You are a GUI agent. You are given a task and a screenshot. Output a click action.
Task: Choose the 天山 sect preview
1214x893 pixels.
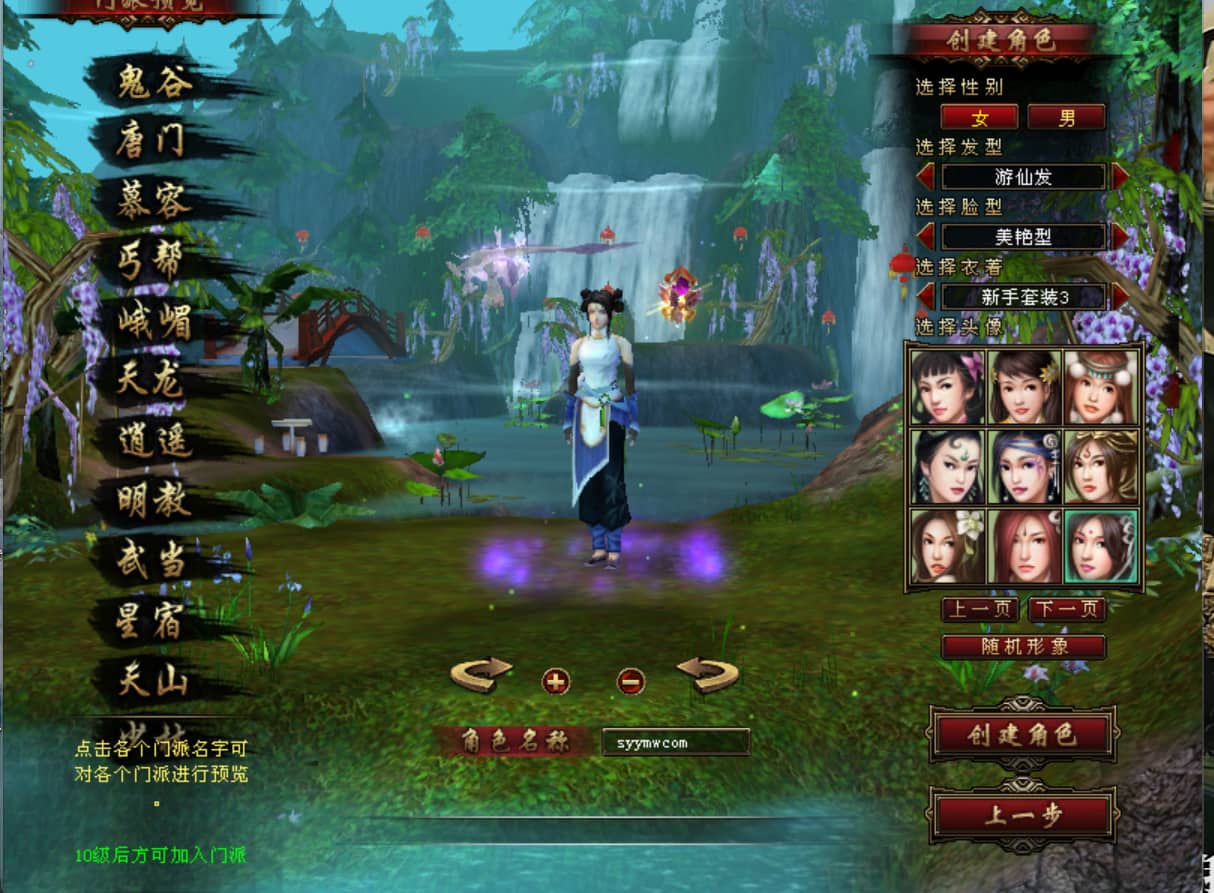(152, 682)
